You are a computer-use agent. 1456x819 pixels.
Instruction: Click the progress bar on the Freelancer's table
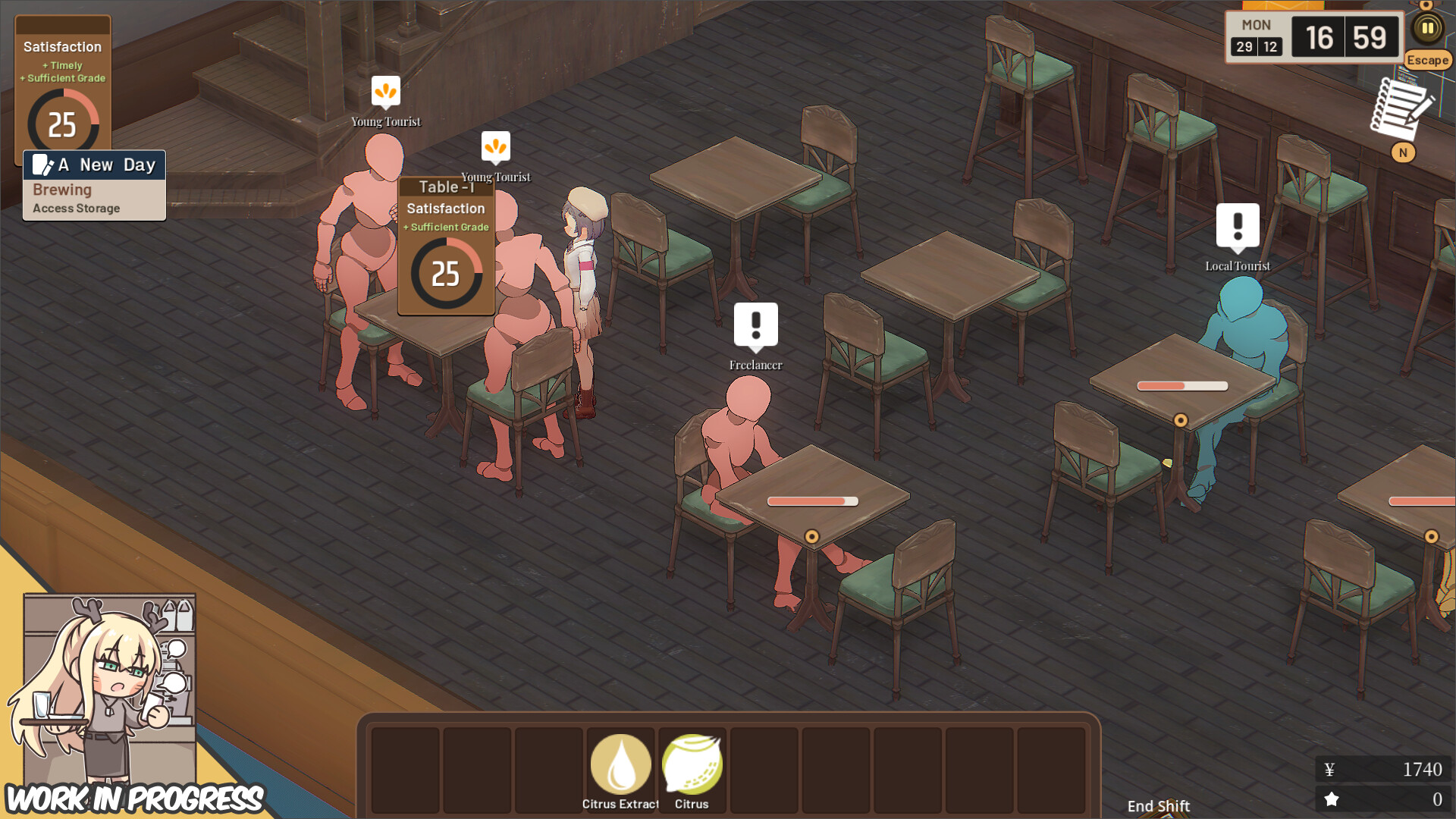tap(811, 501)
